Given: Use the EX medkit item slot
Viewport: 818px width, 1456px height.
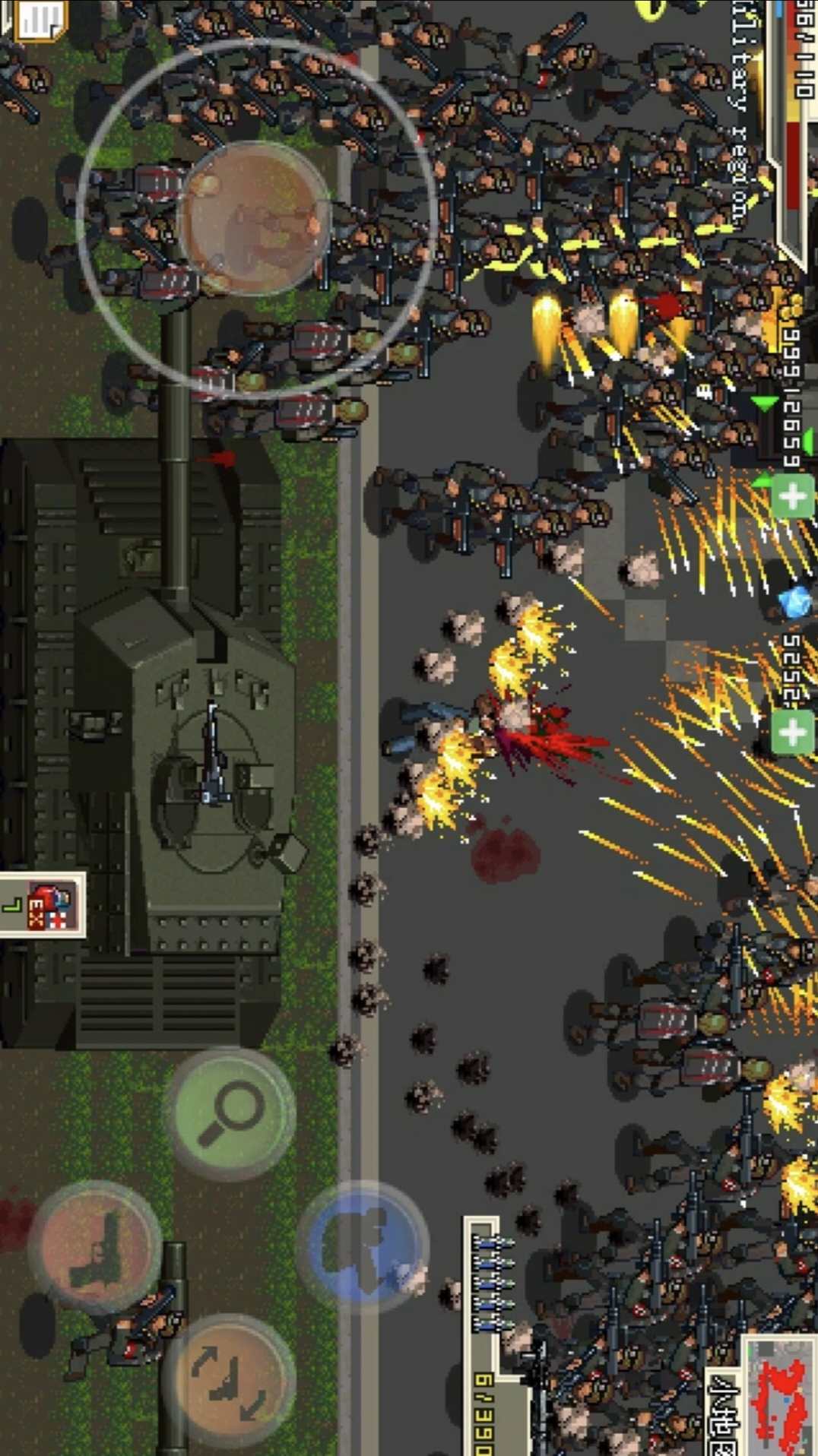Looking at the screenshot, I should pos(46,904).
